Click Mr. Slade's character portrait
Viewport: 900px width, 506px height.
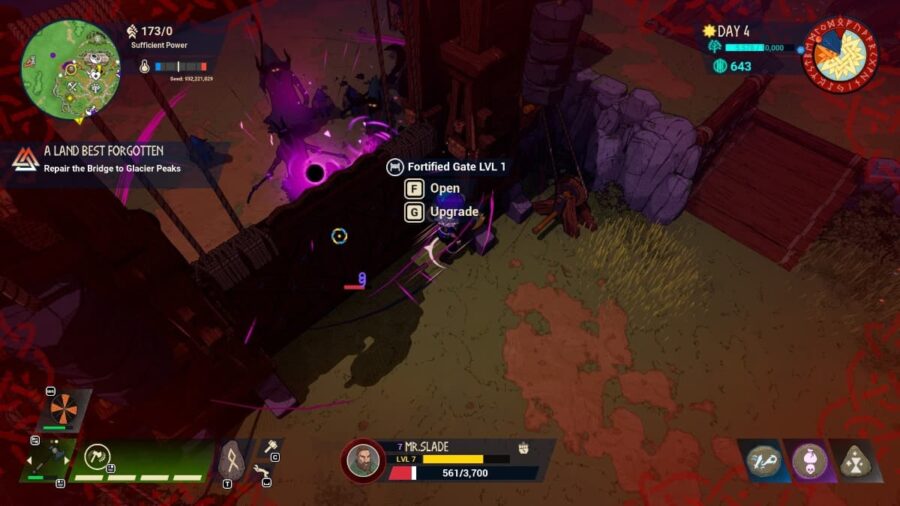click(363, 461)
